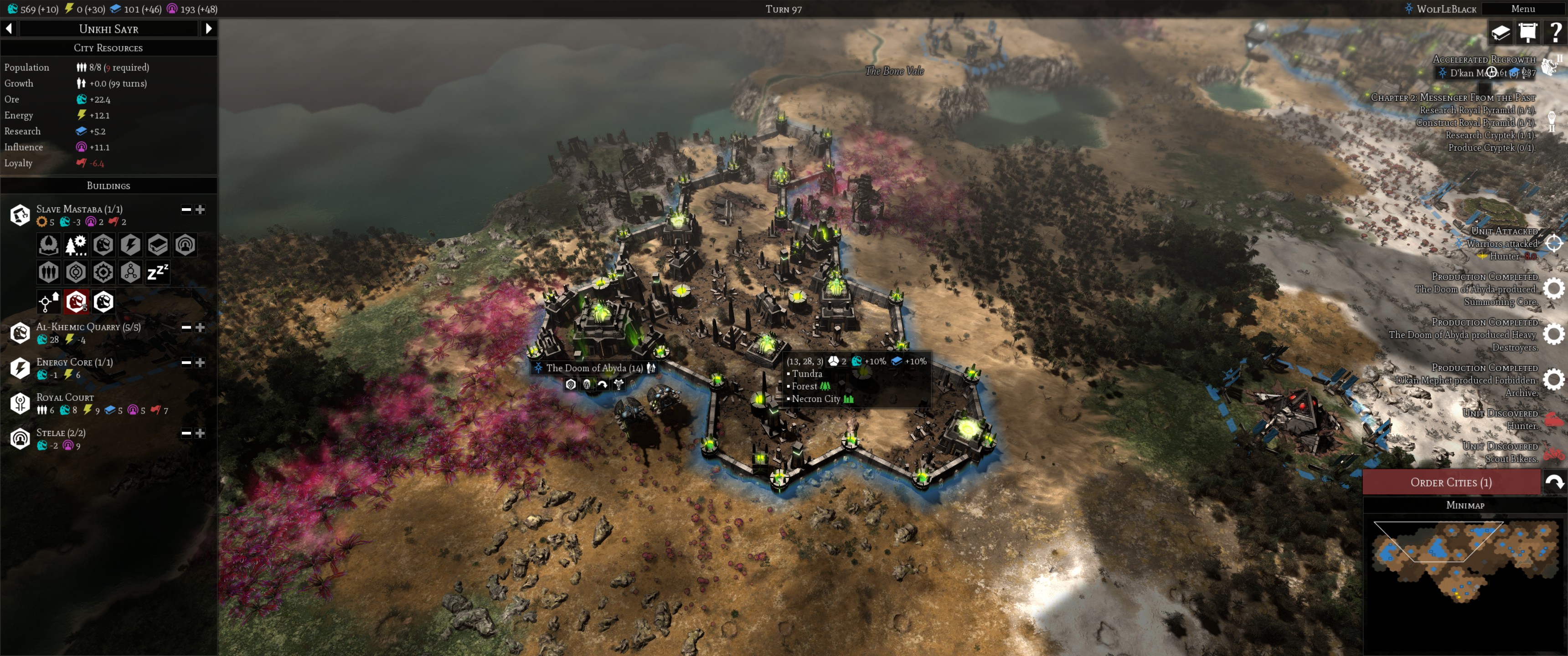
Task: Open the question mark help
Action: click(x=1555, y=32)
